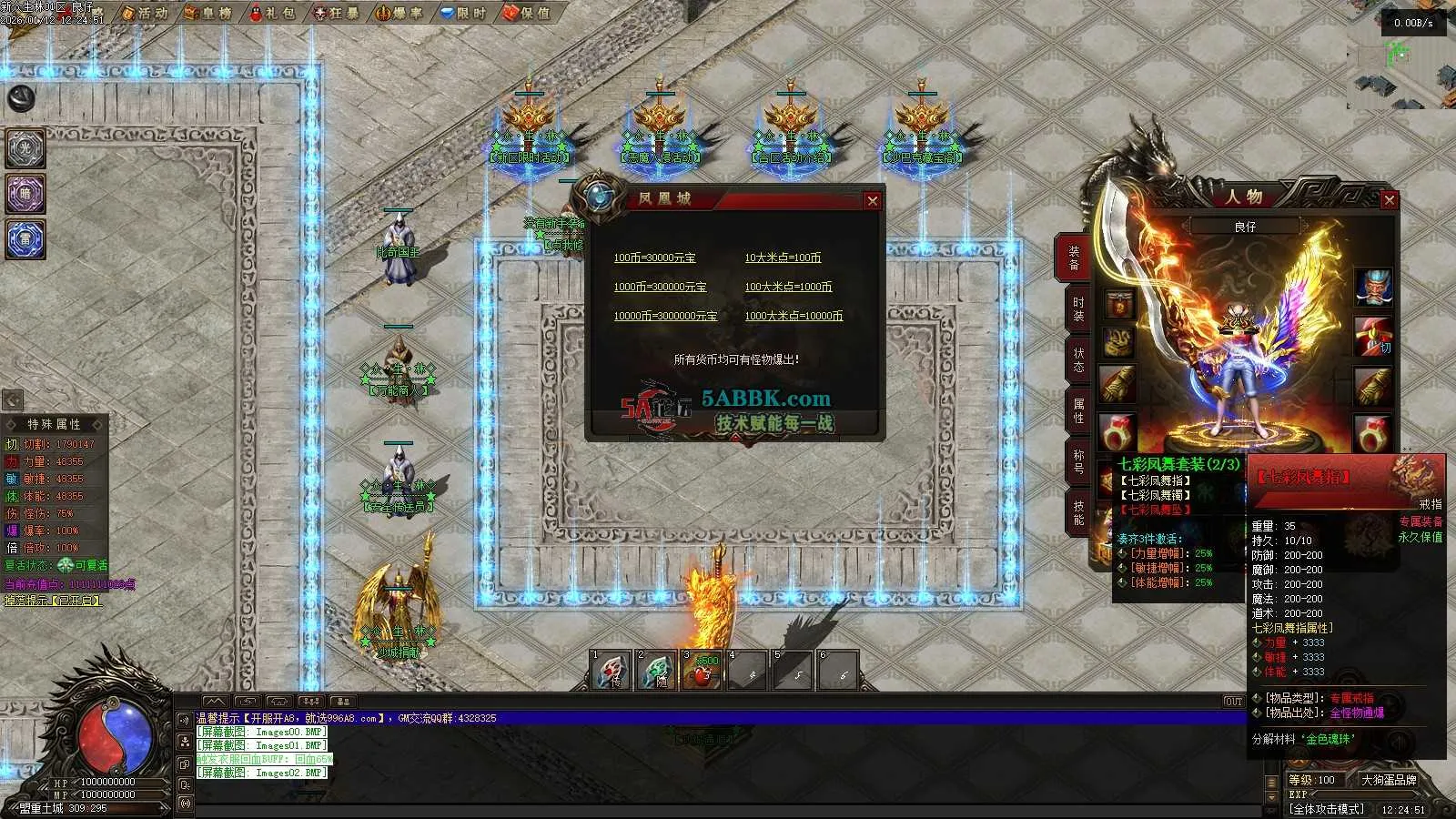
Task: Choose the 100币=30000元宝 exchange option
Action: 654,258
